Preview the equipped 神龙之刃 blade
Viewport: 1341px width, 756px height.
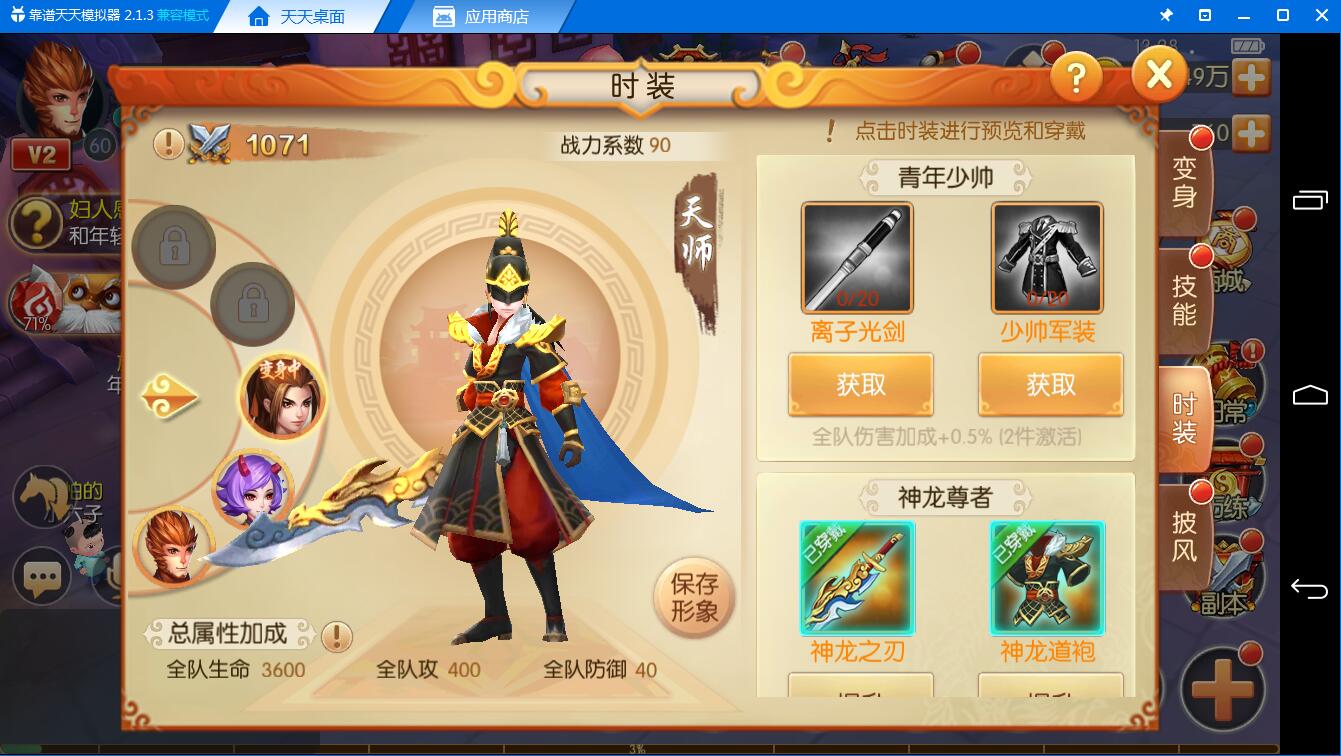coord(857,578)
